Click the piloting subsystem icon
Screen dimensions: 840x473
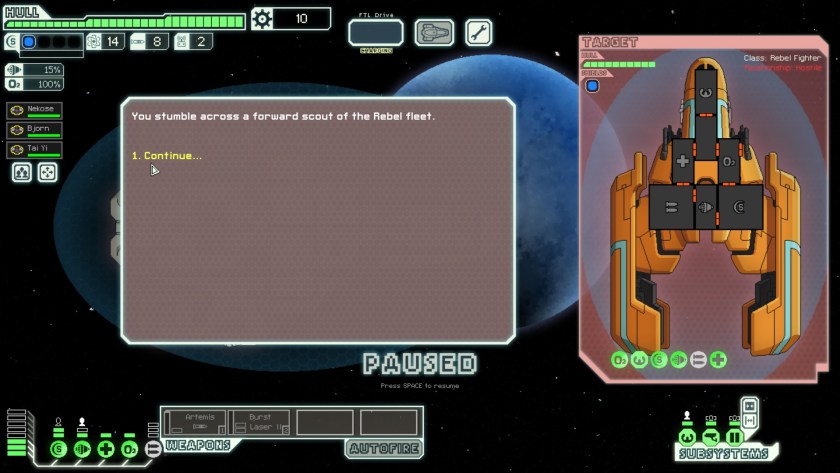click(x=687, y=437)
